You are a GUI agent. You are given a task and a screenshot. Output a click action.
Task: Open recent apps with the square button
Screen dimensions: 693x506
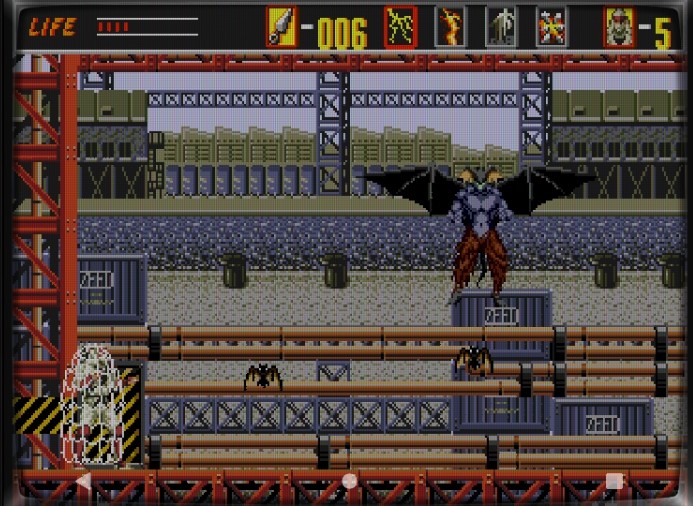coord(614,481)
